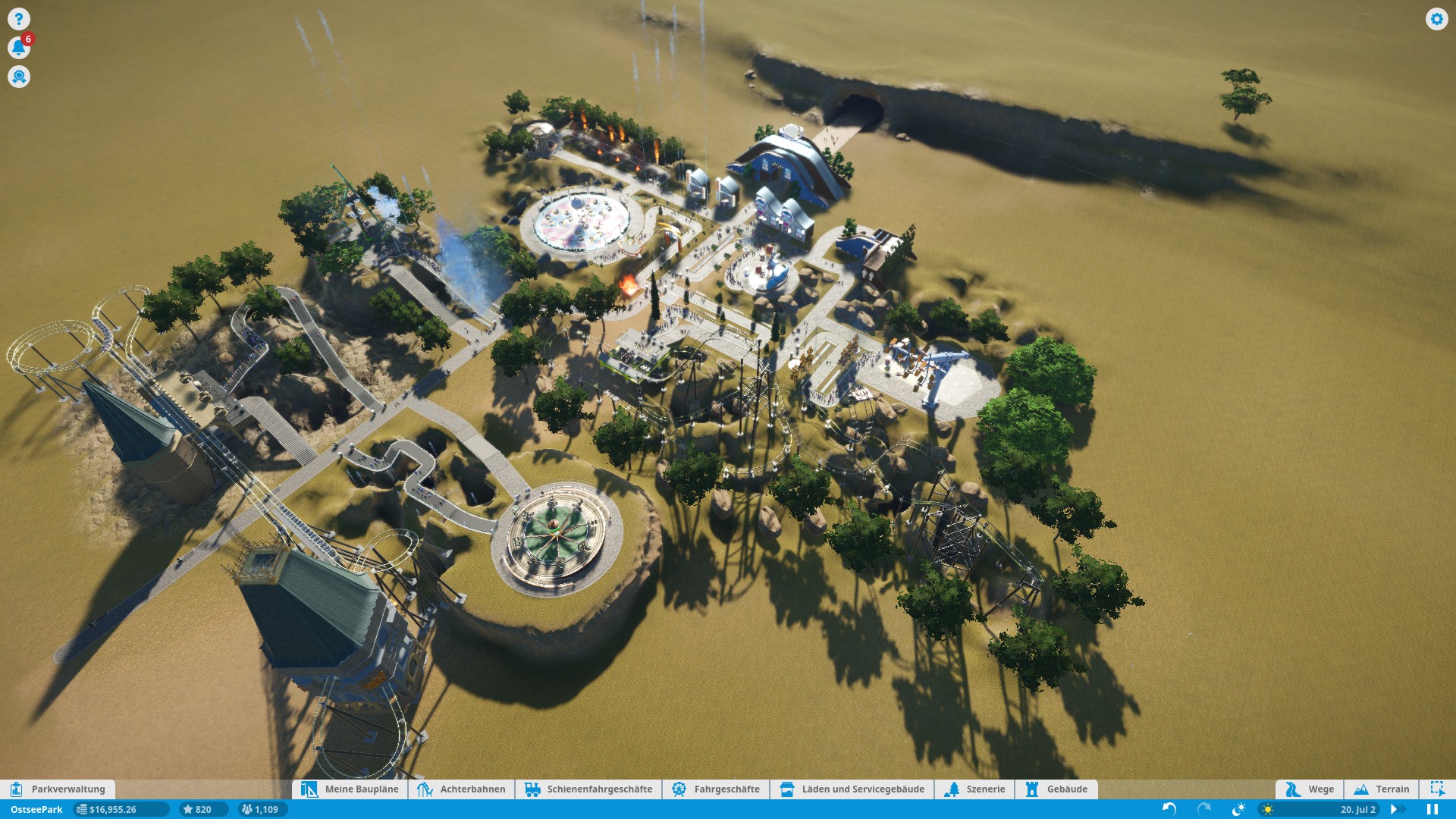Viewport: 1456px width, 819px height.
Task: Increase game speed with the play arrow
Action: pyautogui.click(x=1394, y=809)
